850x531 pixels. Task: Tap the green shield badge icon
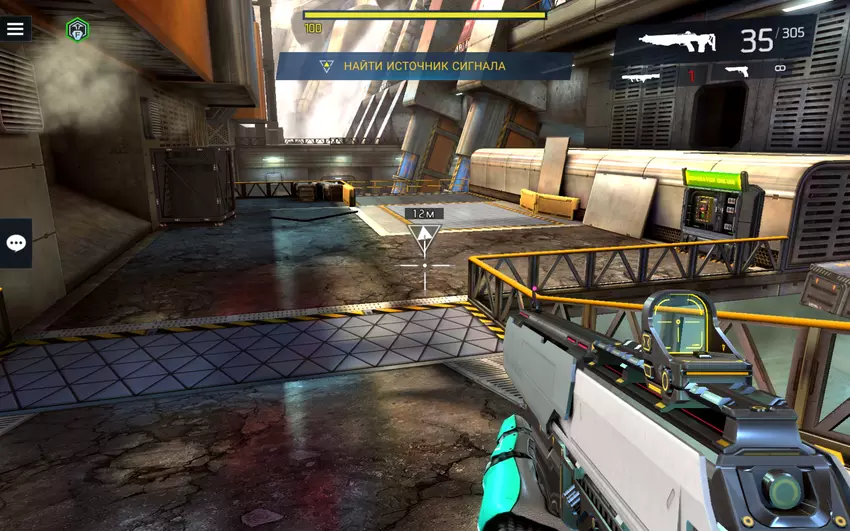click(77, 30)
